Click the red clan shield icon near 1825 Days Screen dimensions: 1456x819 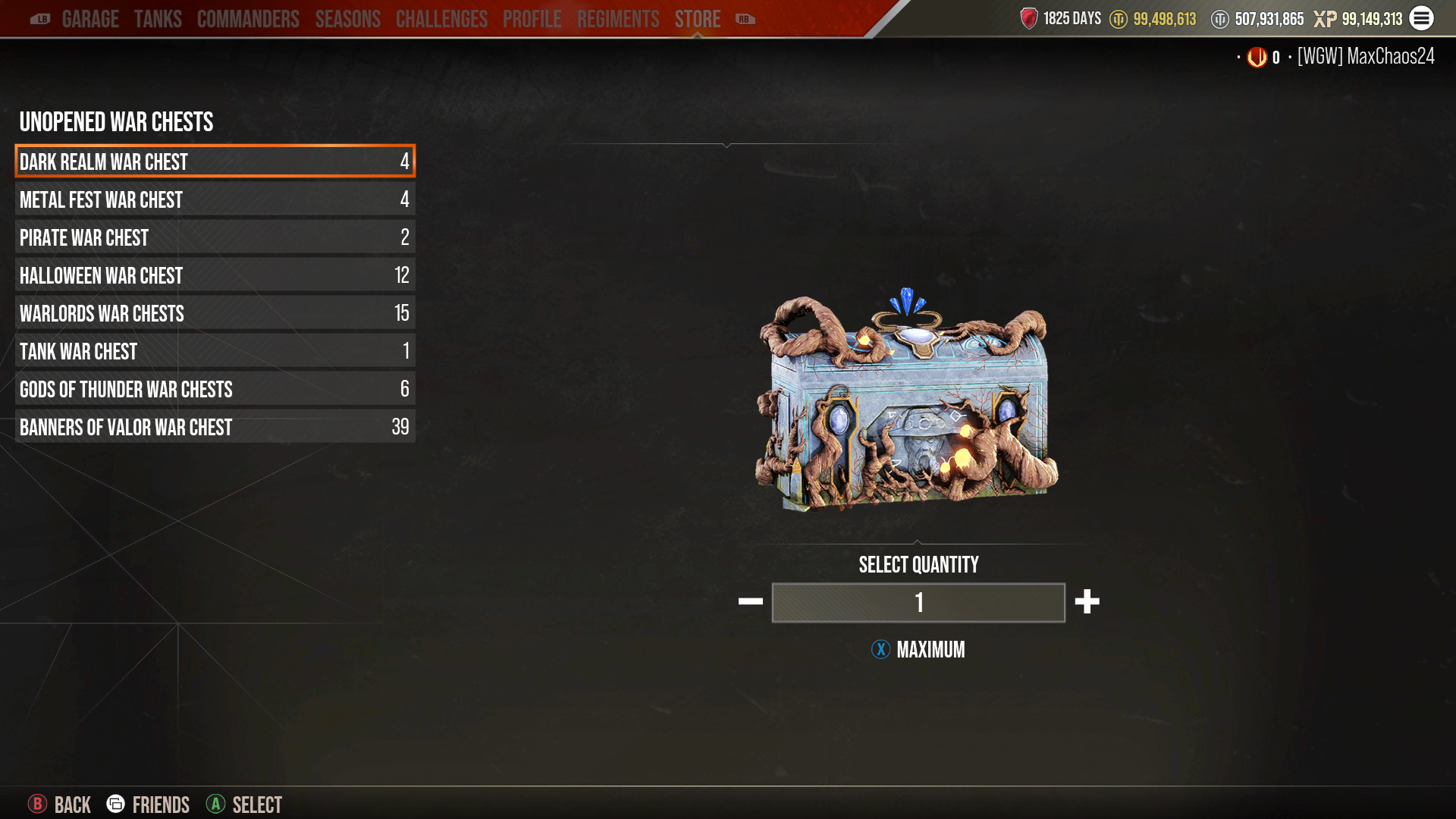click(1029, 18)
